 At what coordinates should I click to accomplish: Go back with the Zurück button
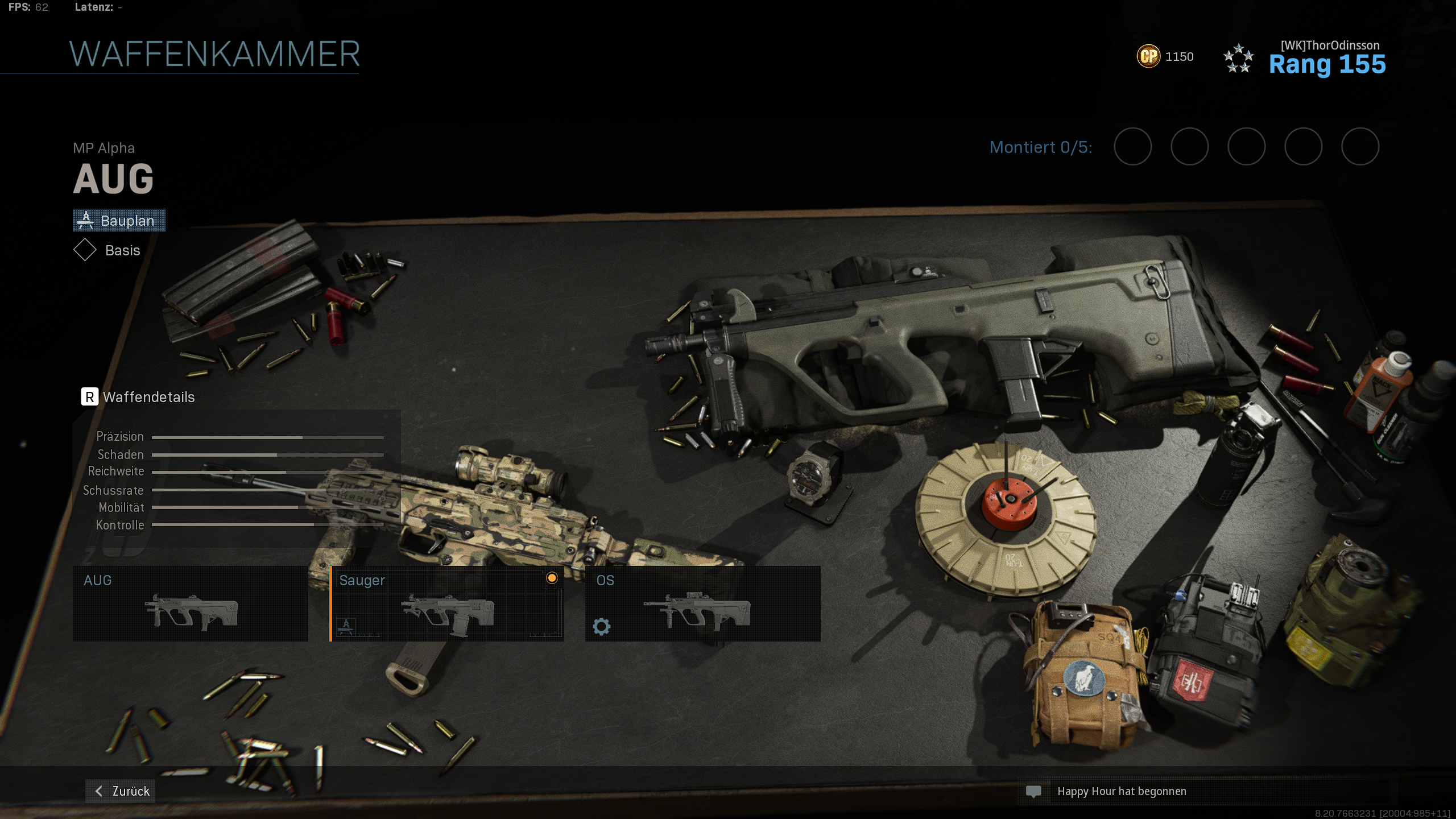[121, 791]
